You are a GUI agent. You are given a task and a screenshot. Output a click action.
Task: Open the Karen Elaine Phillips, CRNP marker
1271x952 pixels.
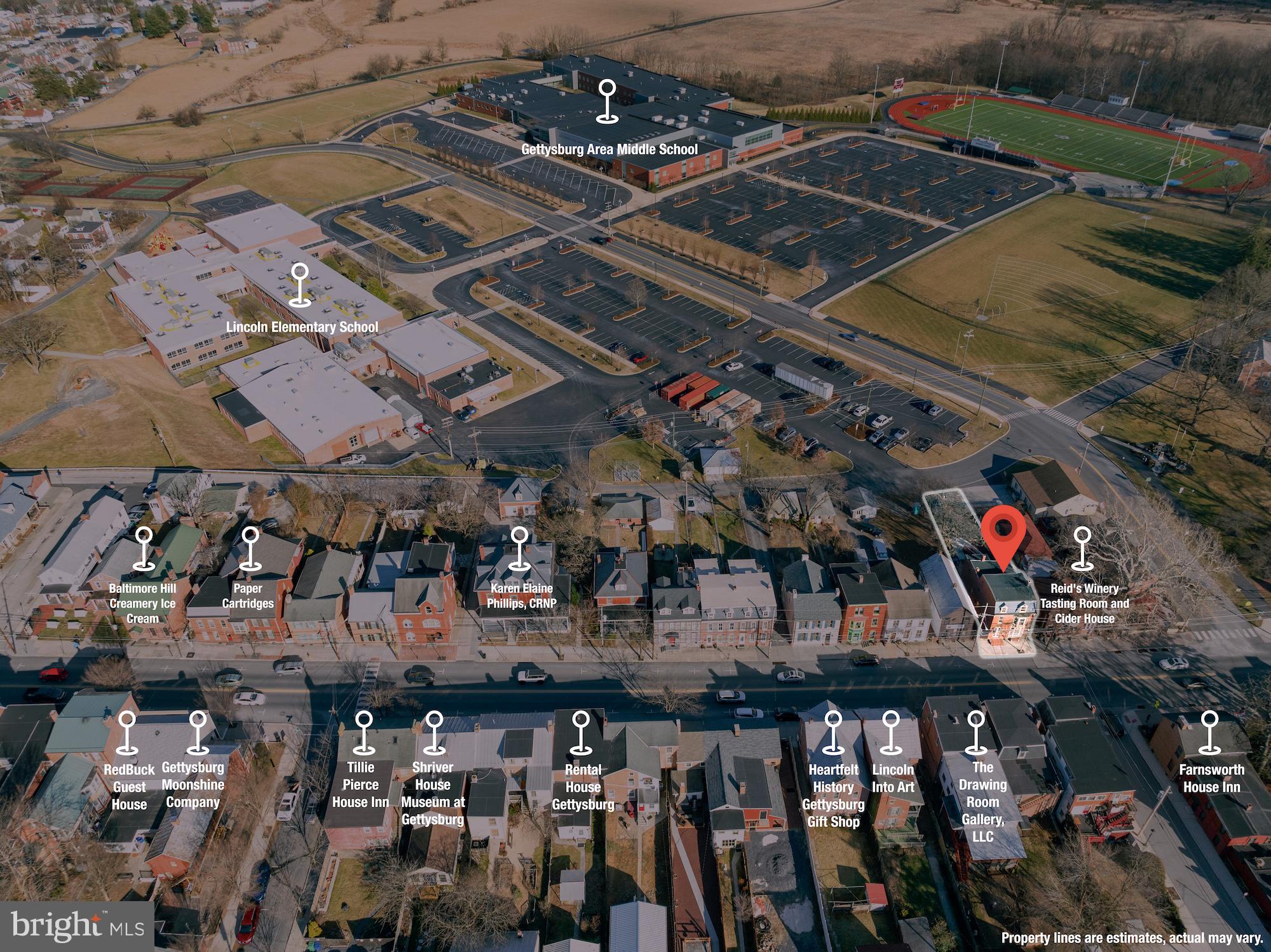(x=519, y=548)
